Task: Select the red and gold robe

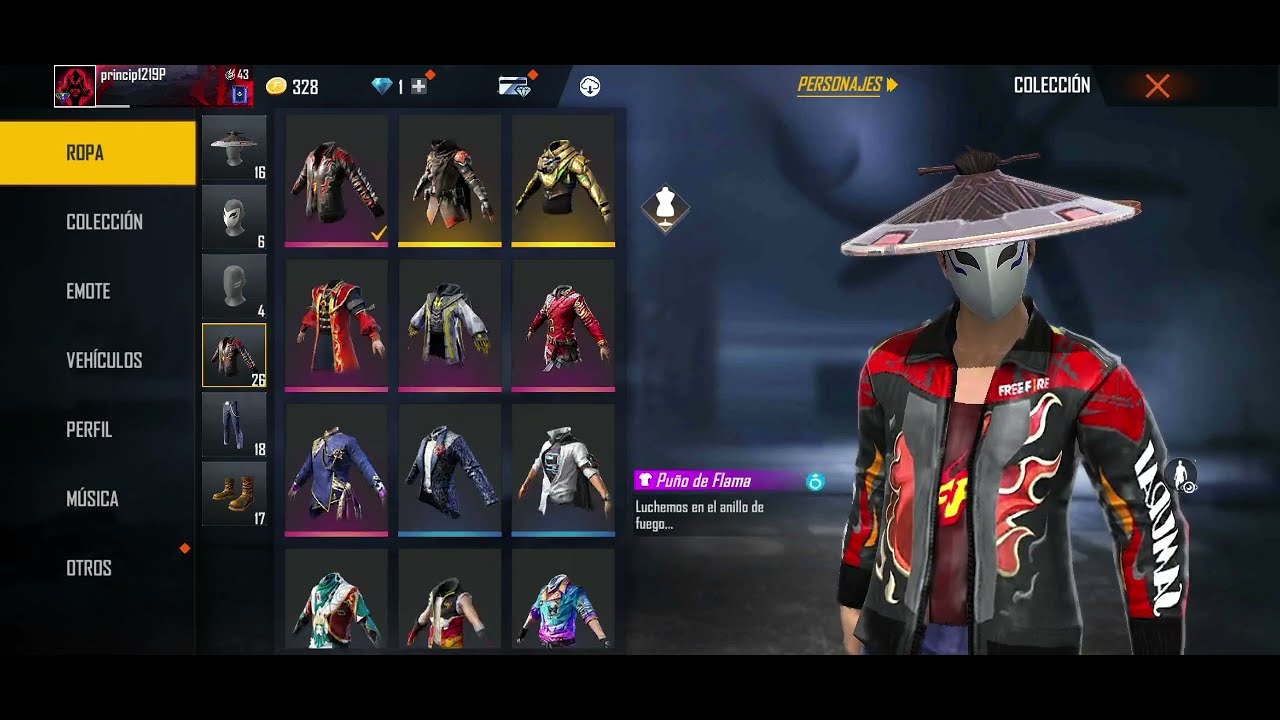Action: [x=336, y=324]
